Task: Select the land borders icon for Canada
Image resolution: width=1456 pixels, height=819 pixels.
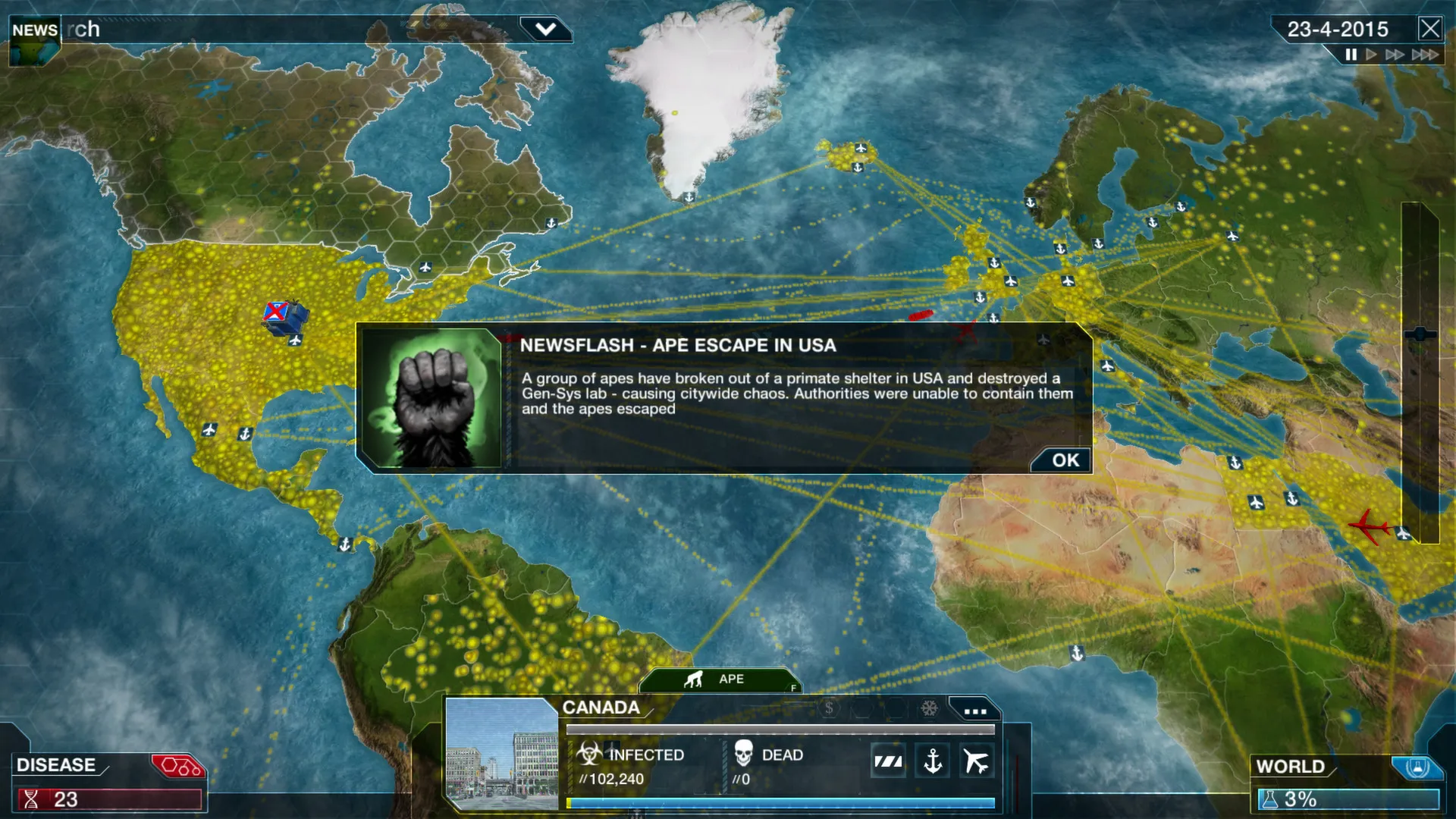Action: tap(887, 760)
